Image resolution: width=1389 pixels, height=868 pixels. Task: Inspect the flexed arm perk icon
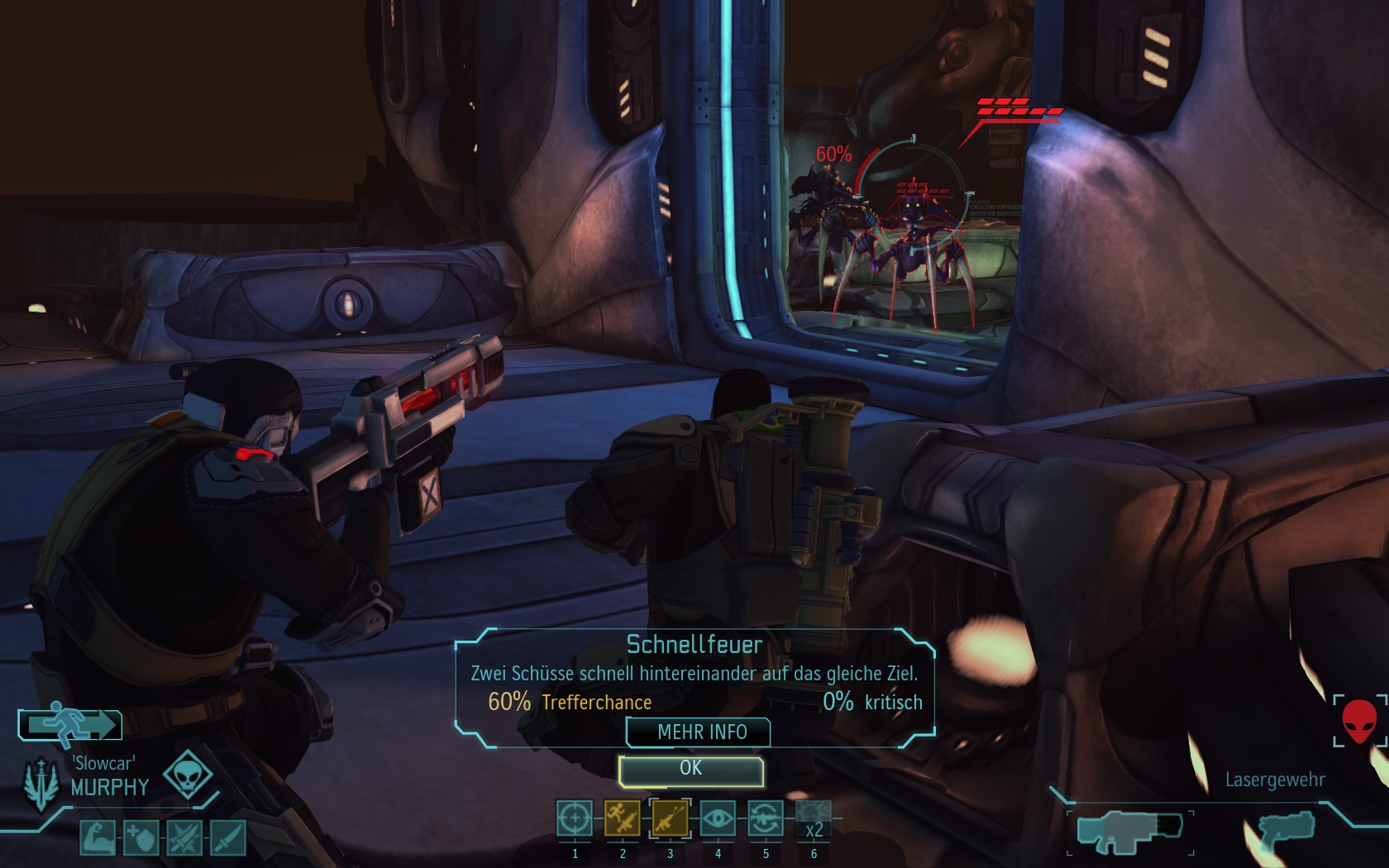(98, 837)
